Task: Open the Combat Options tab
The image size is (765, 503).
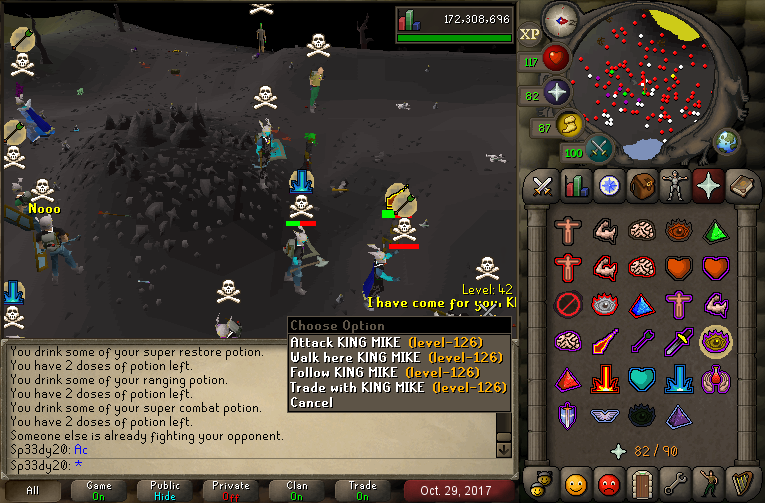Action: pyautogui.click(x=543, y=186)
